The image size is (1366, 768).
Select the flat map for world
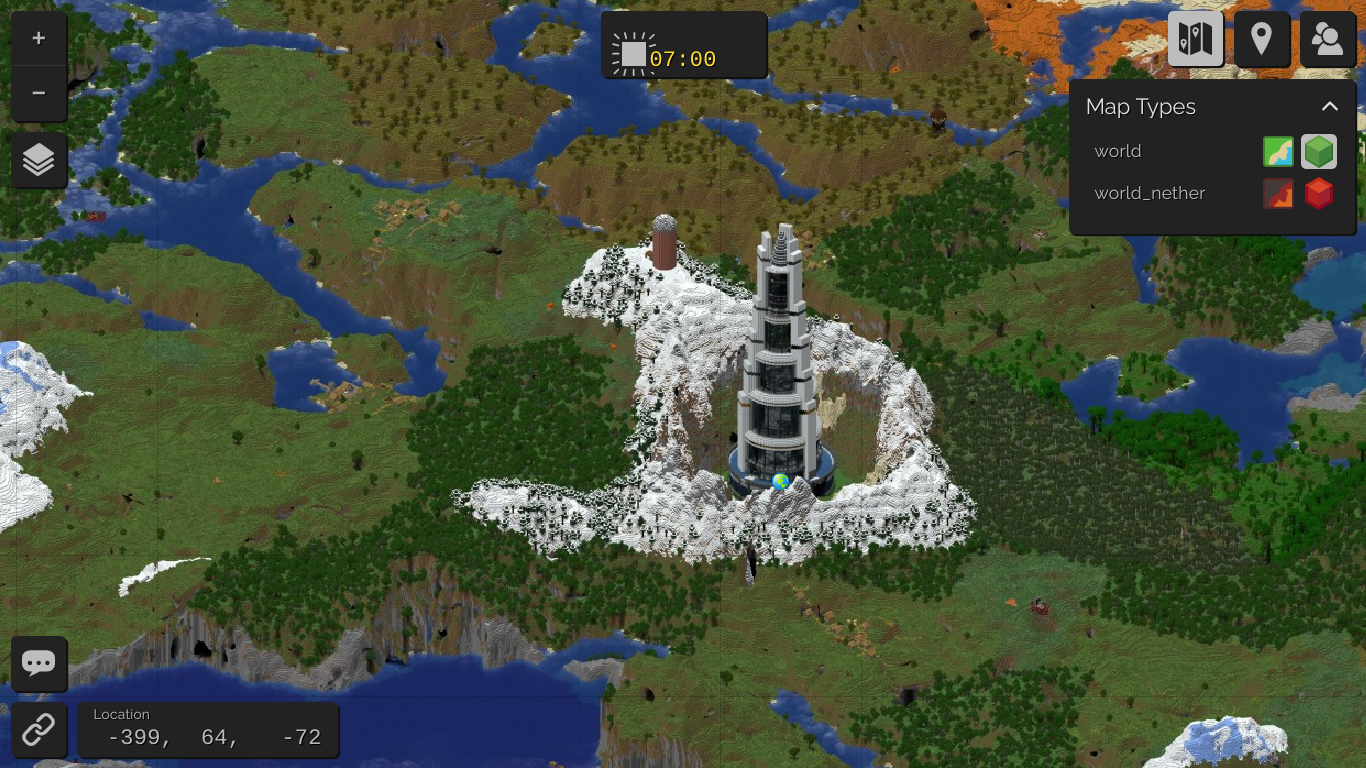pyautogui.click(x=1278, y=152)
